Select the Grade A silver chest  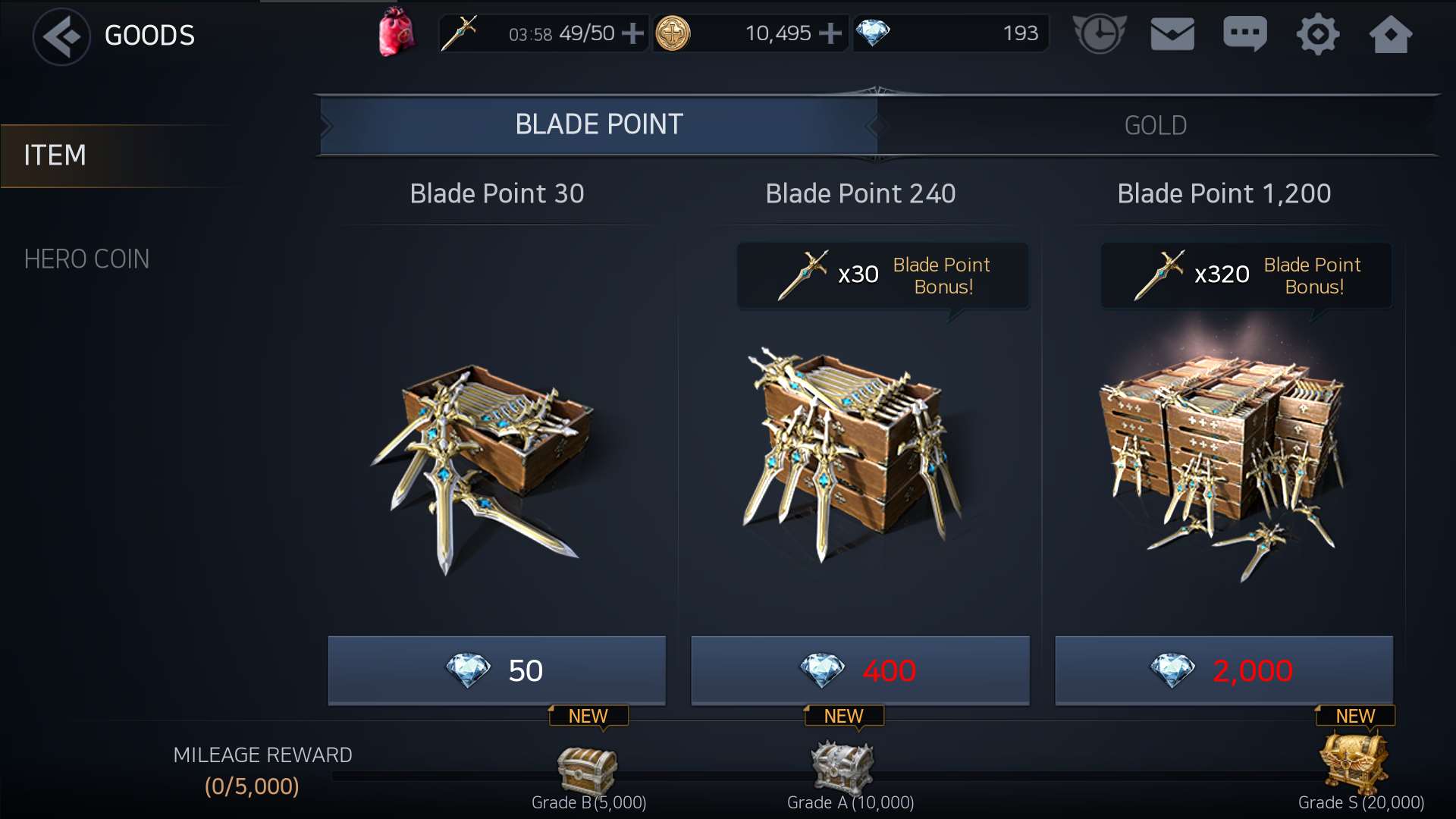843,767
